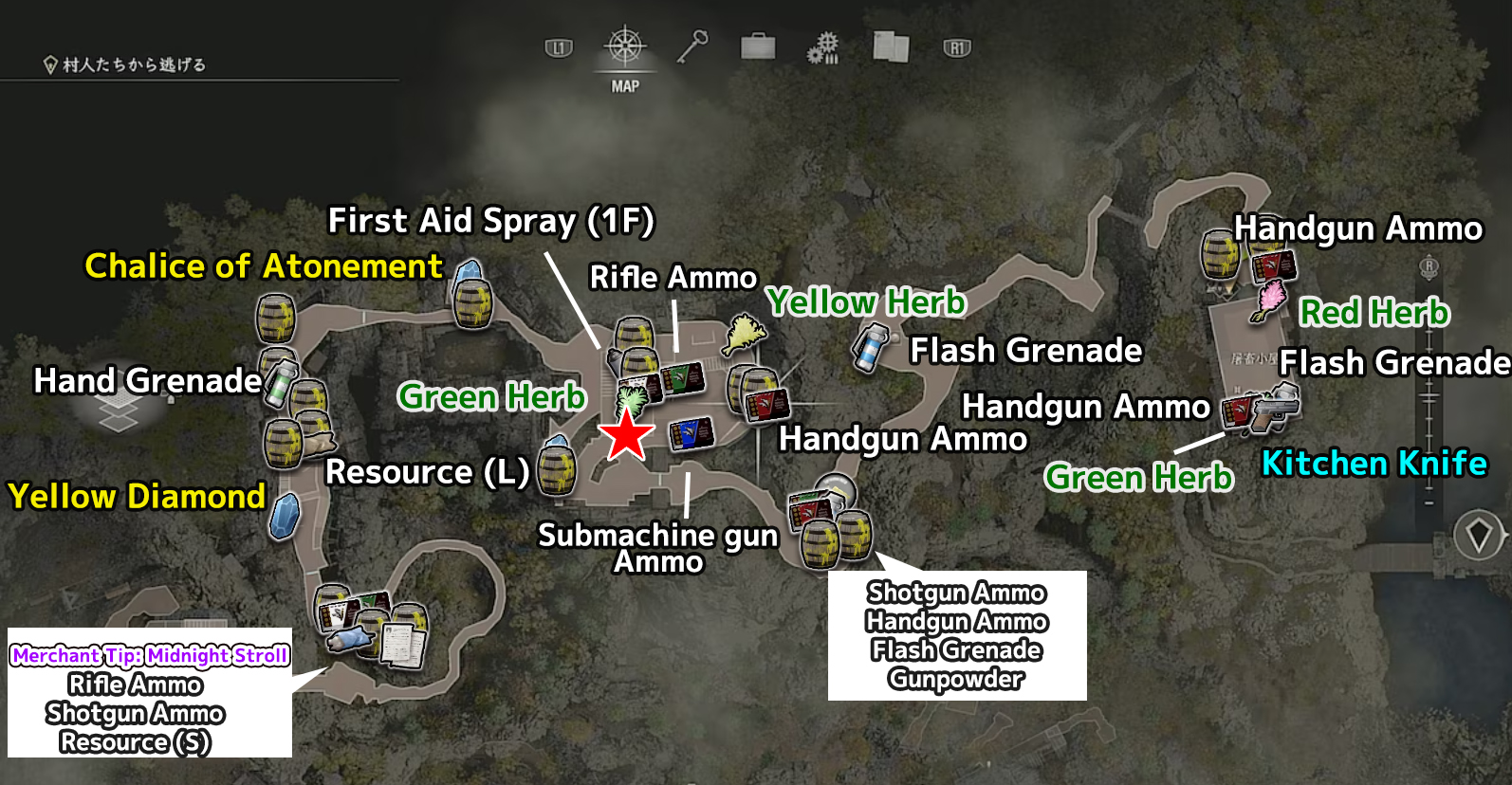Click the Japanese objective tracker text
This screenshot has height=785, width=1512.
tap(134, 64)
